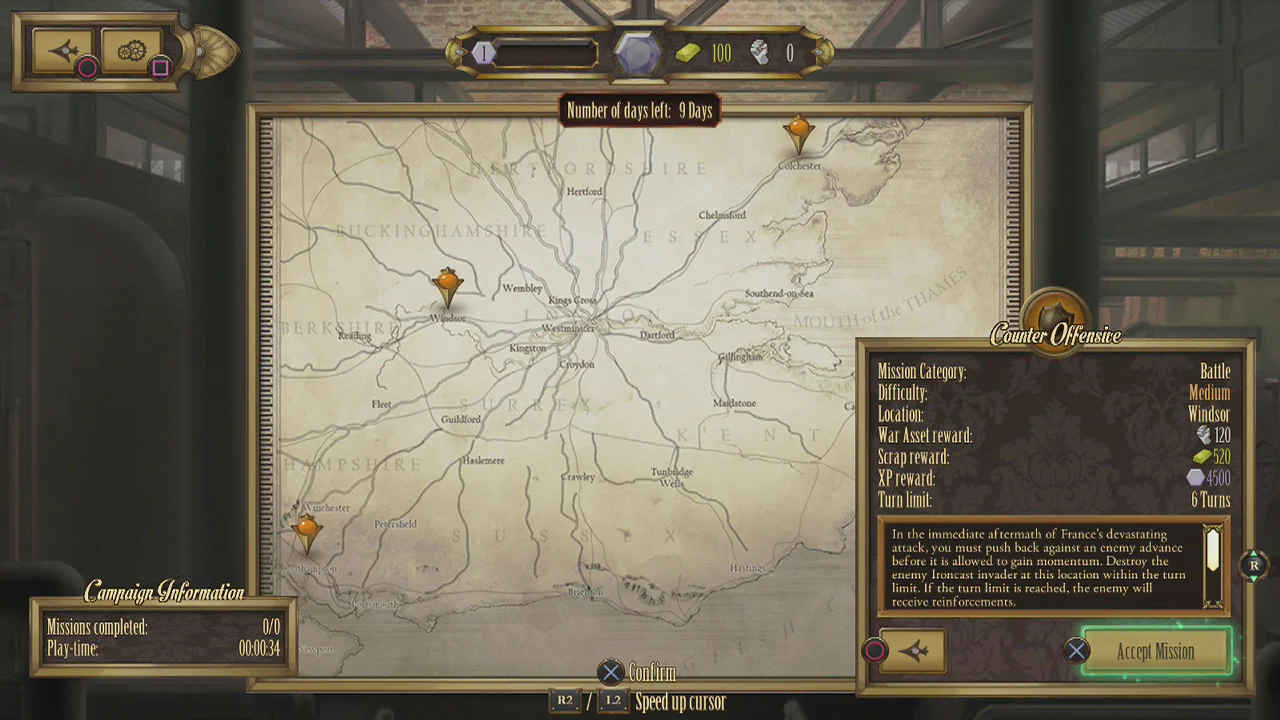This screenshot has height=720, width=1280.
Task: Click the gold bar icon showing 100
Action: click(685, 53)
